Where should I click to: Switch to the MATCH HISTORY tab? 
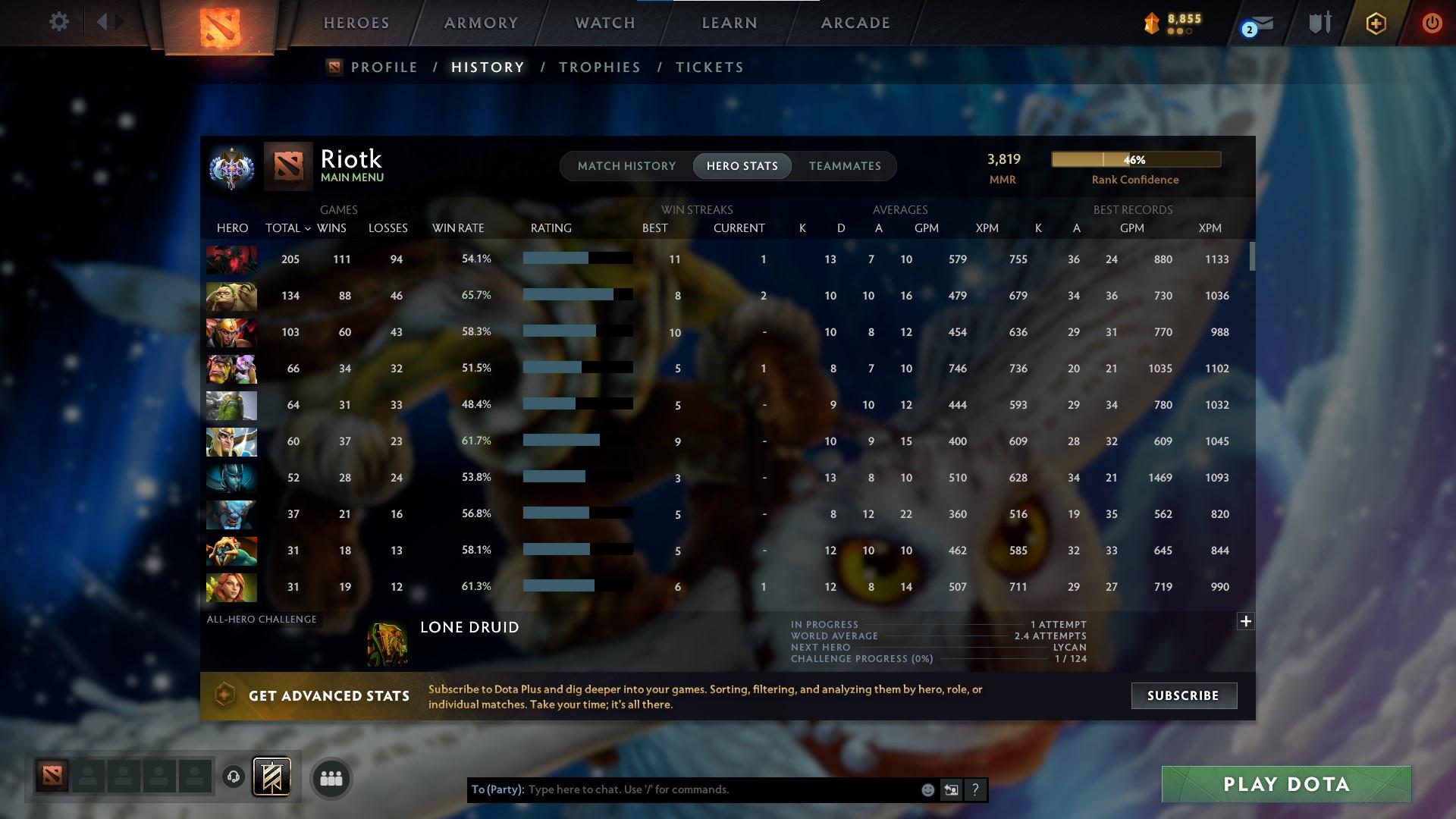pos(626,165)
